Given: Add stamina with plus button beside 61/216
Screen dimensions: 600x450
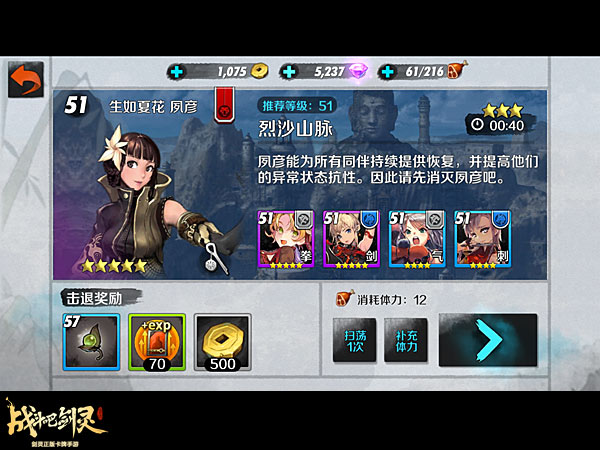Looking at the screenshot, I should 388,71.
